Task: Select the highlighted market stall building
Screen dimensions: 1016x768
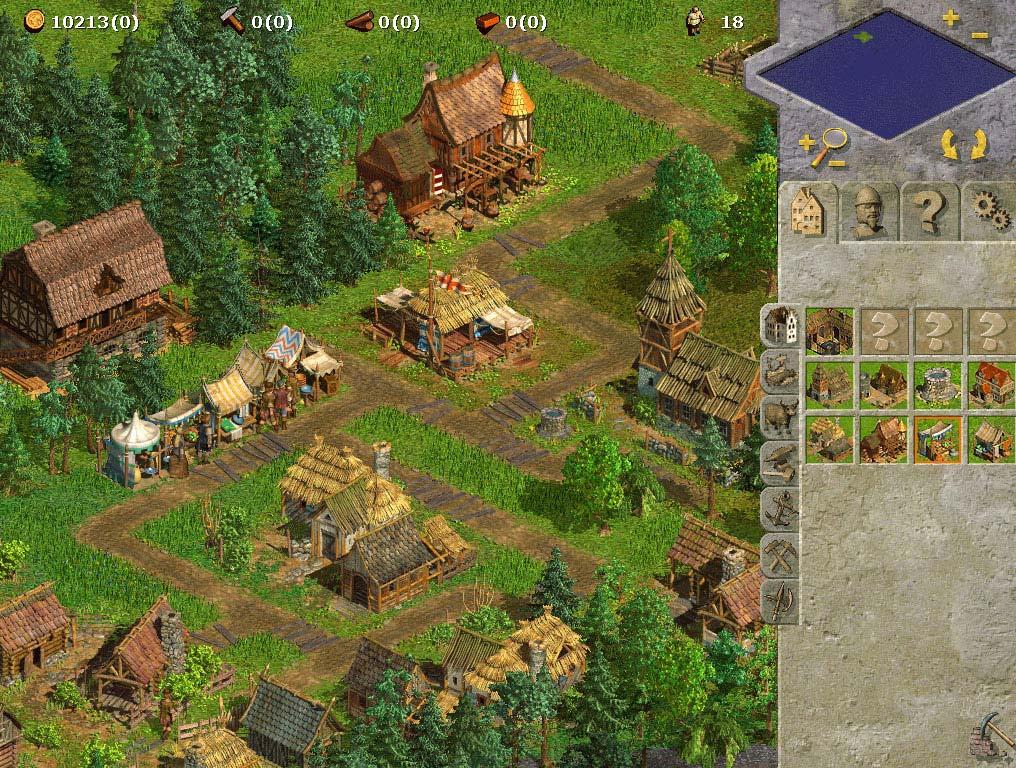Action: tap(937, 439)
